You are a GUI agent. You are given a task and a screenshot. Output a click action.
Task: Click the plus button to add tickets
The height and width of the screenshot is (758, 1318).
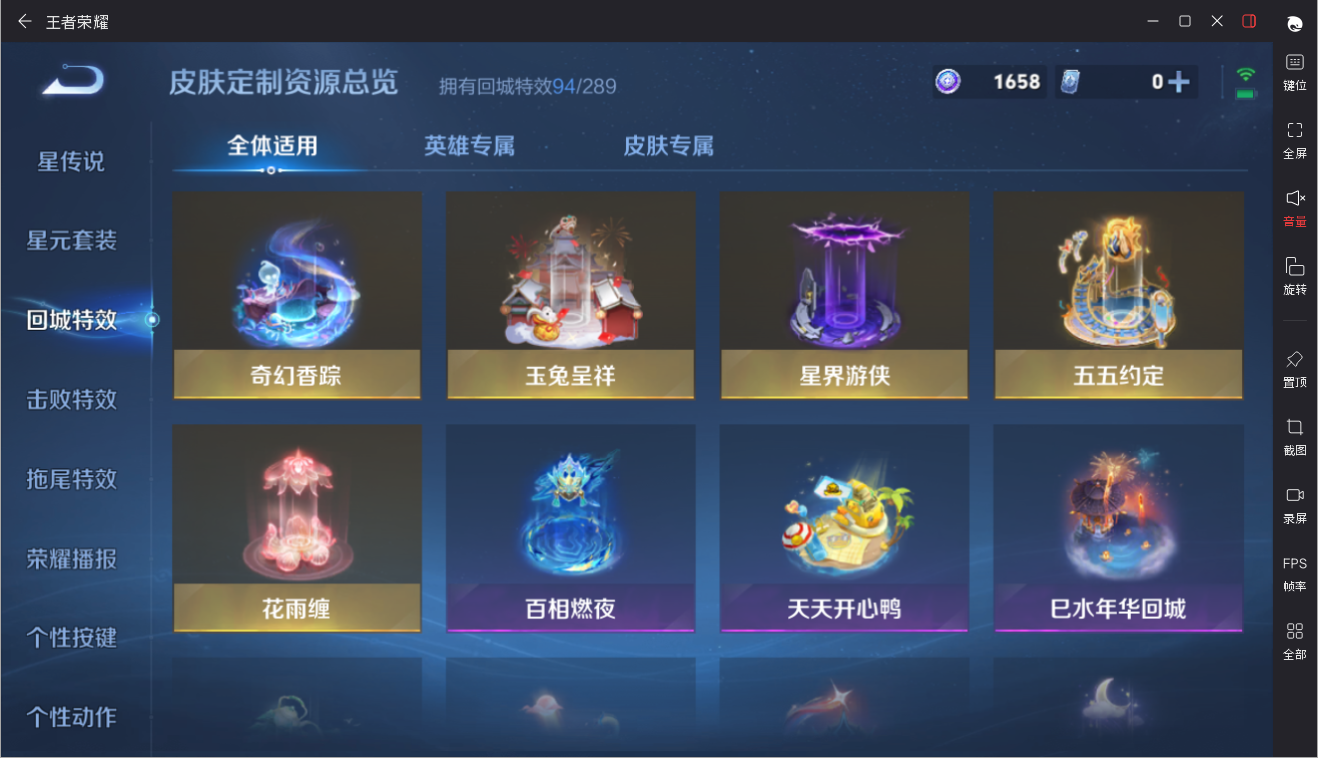[1180, 82]
